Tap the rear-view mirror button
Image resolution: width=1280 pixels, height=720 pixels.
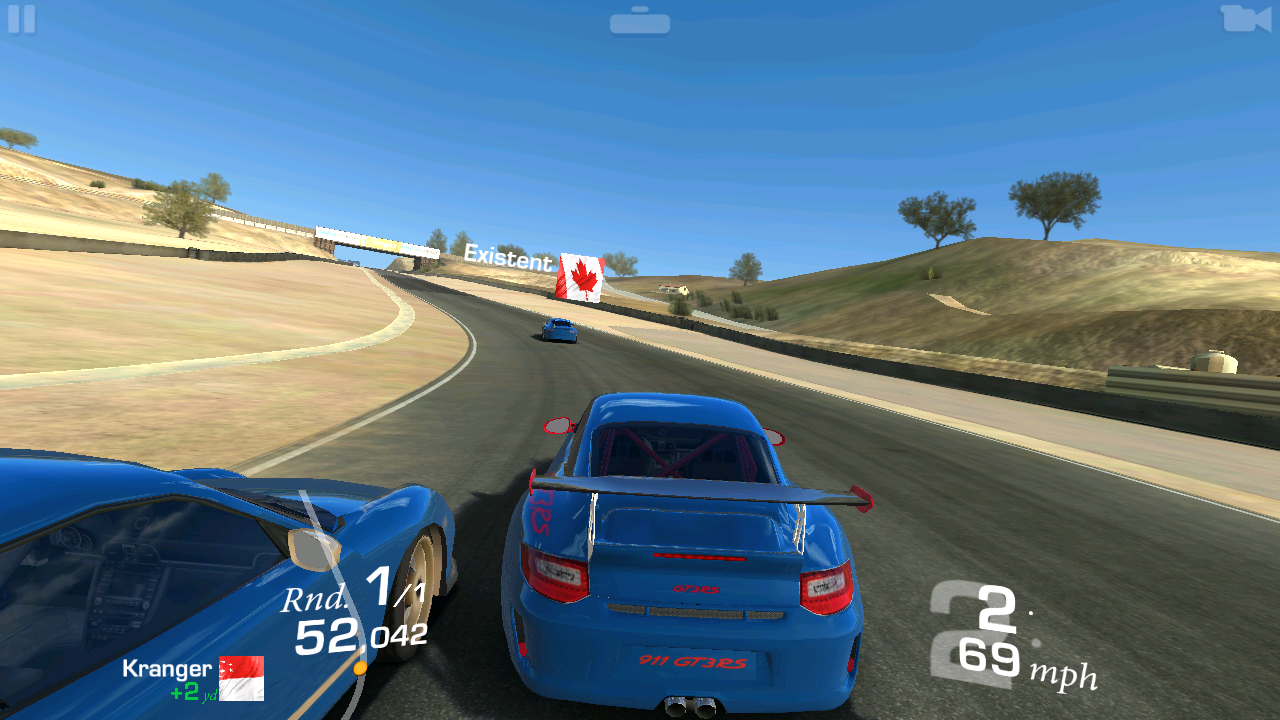pos(640,21)
